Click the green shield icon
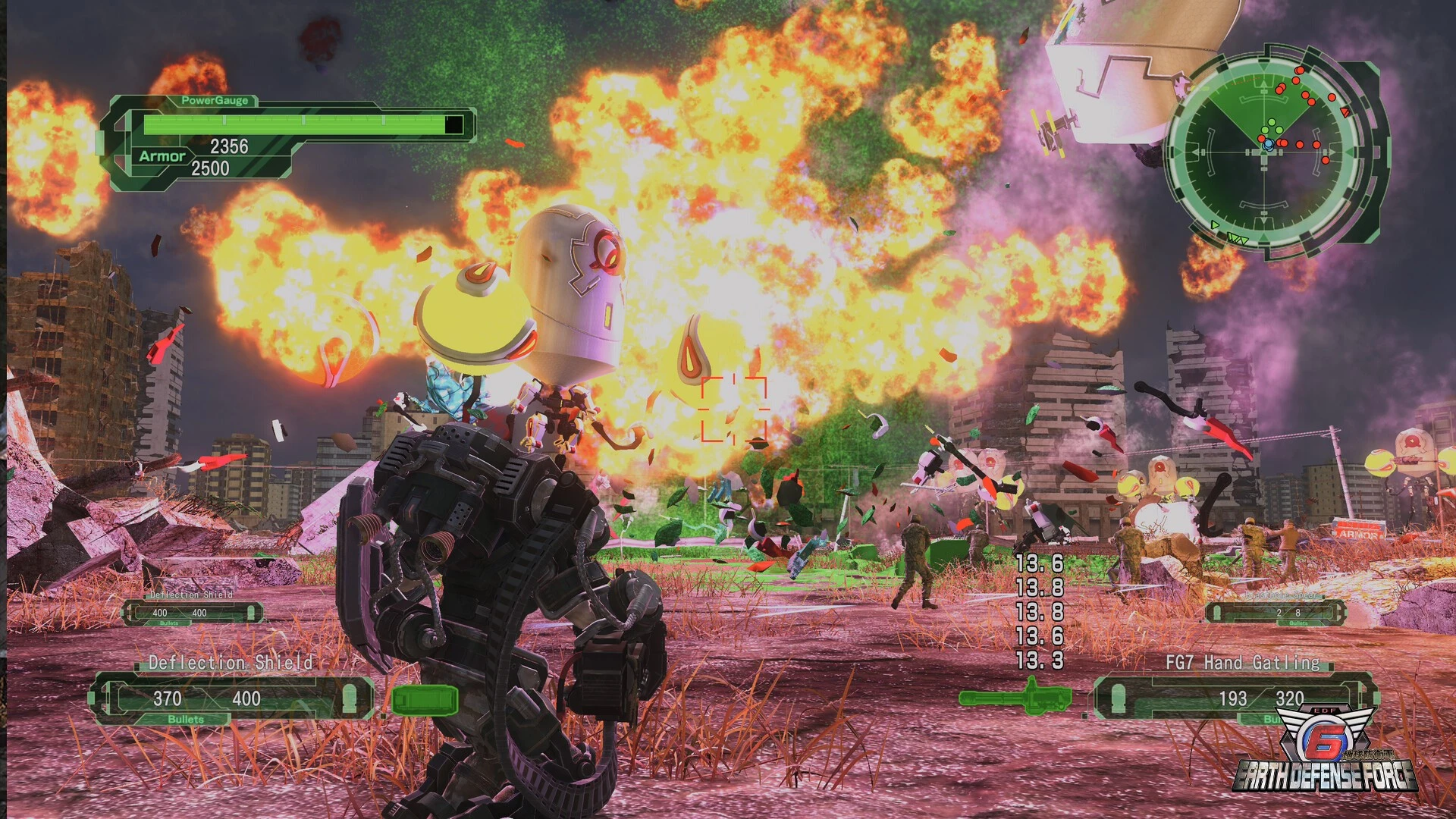 [x=425, y=700]
